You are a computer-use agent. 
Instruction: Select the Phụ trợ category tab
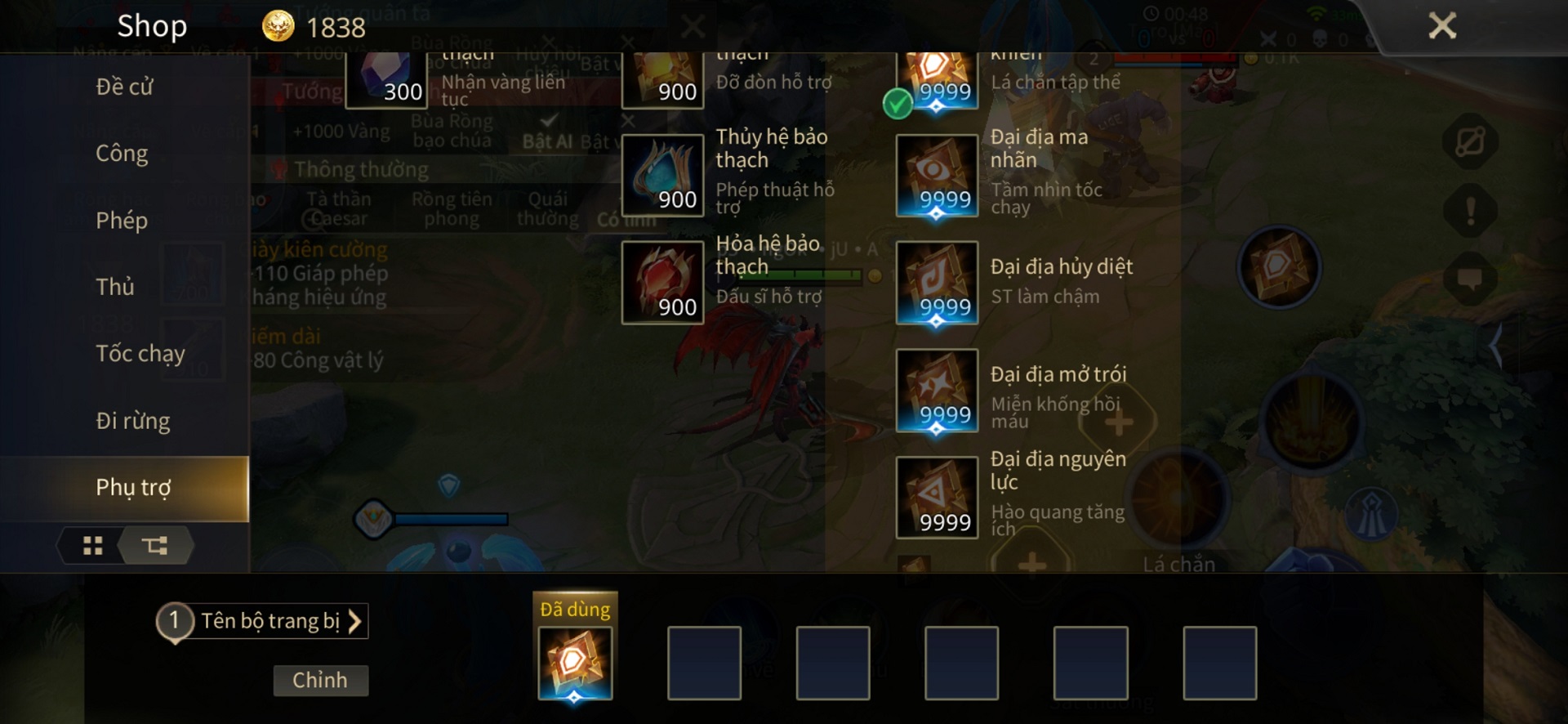pos(133,488)
